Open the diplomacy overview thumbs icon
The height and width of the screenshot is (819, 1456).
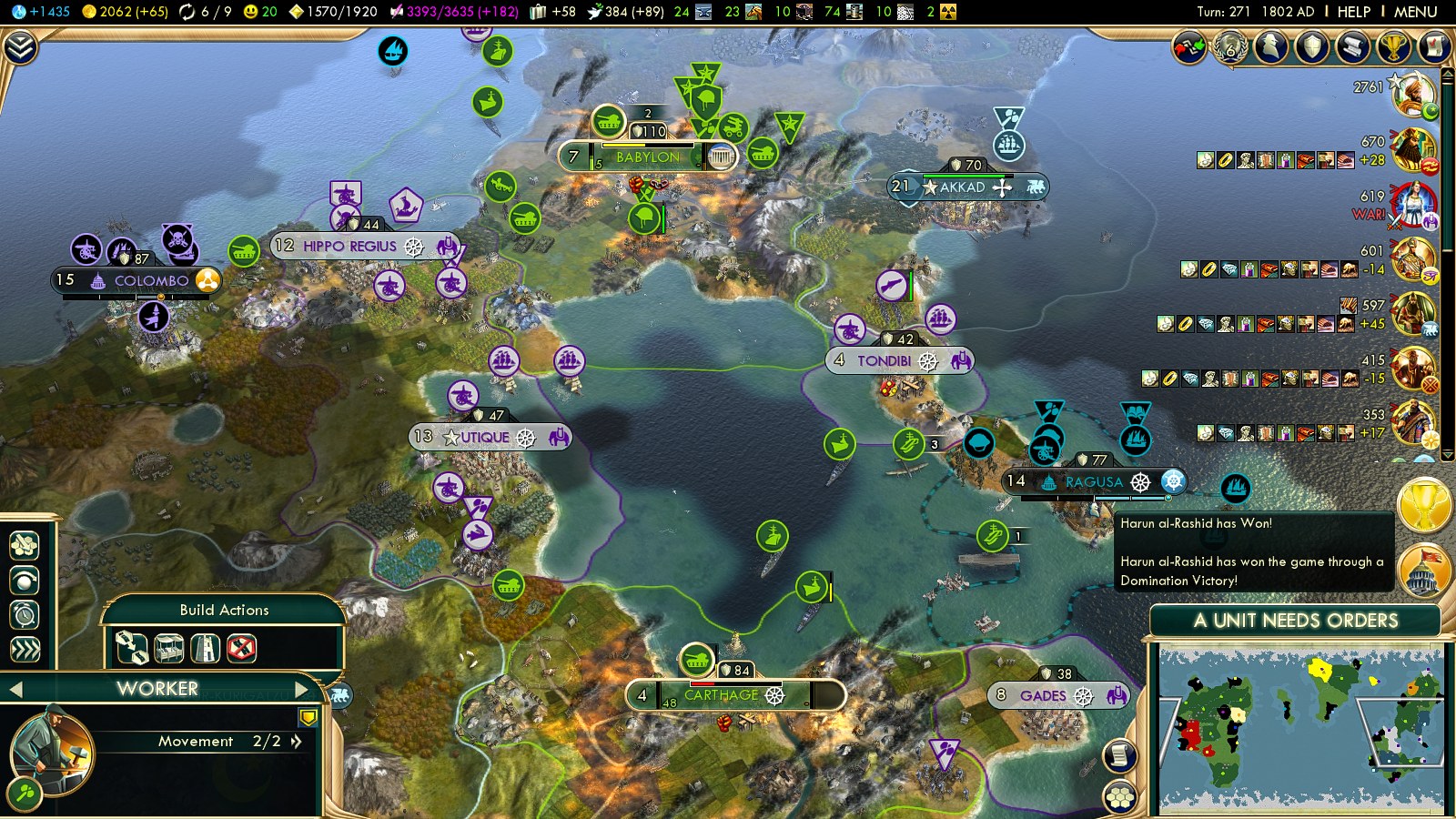pos(1188,47)
